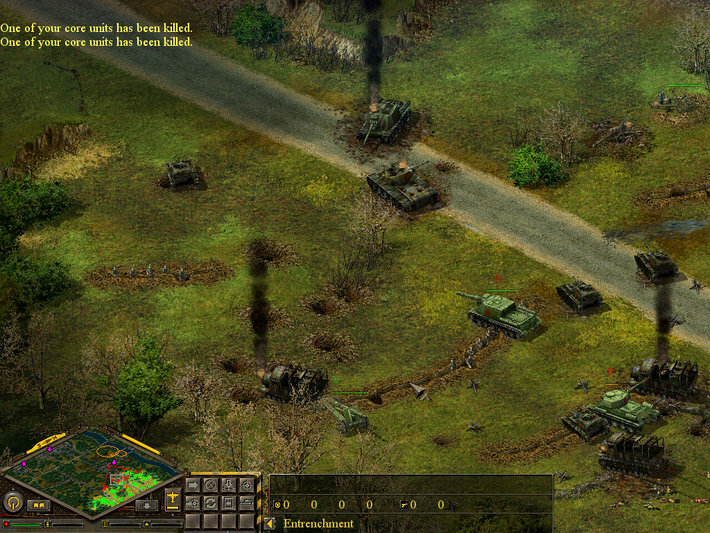Call aviation with the airplane button

(173, 499)
